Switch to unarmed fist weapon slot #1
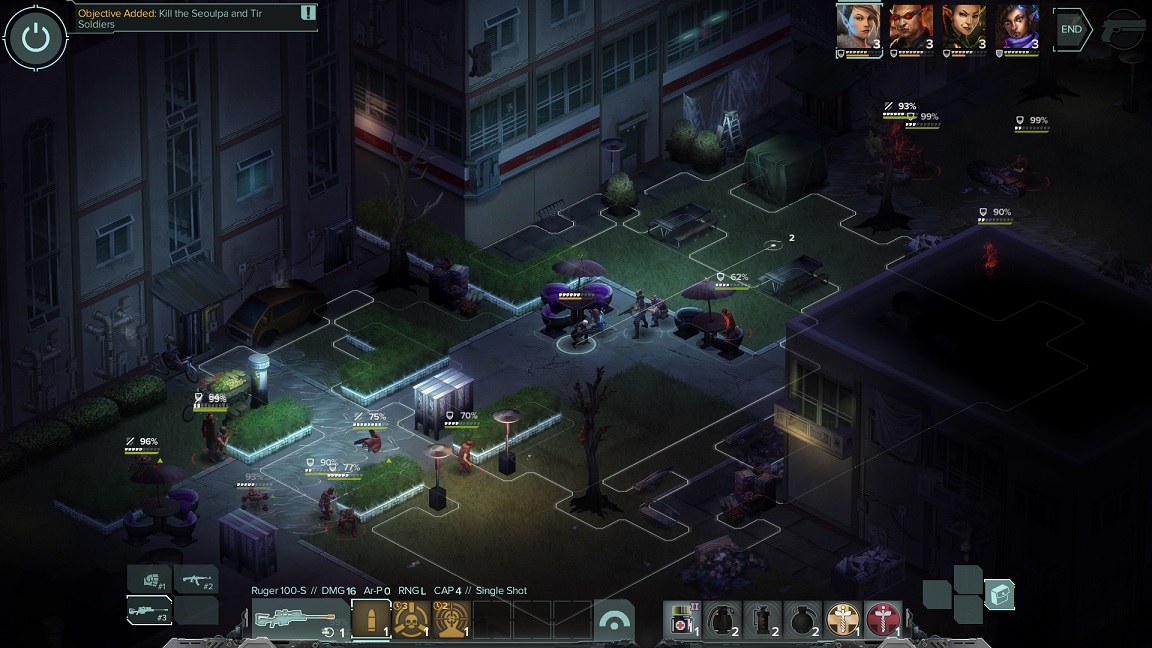The image size is (1152, 648). [x=150, y=579]
